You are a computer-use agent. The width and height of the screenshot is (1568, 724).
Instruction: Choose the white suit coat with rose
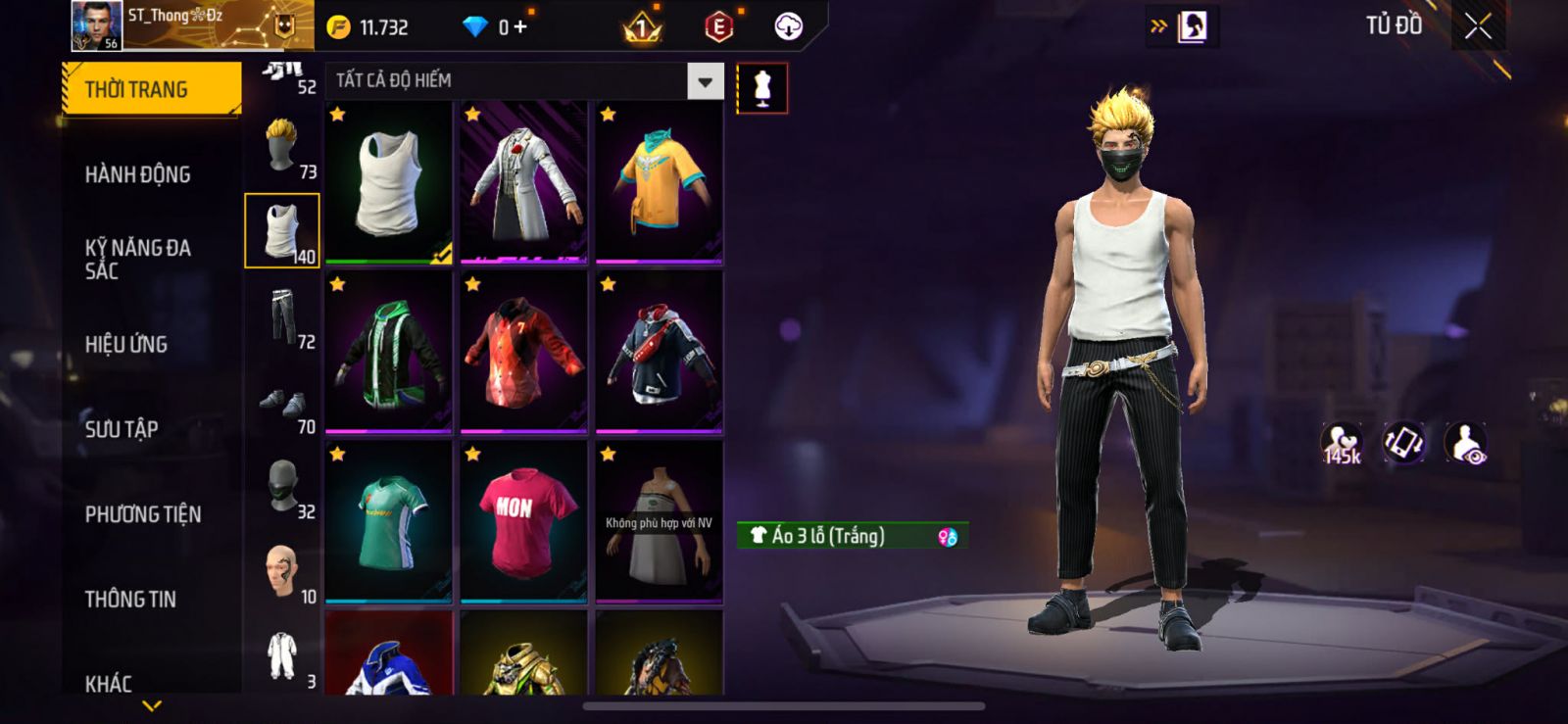[x=524, y=182]
